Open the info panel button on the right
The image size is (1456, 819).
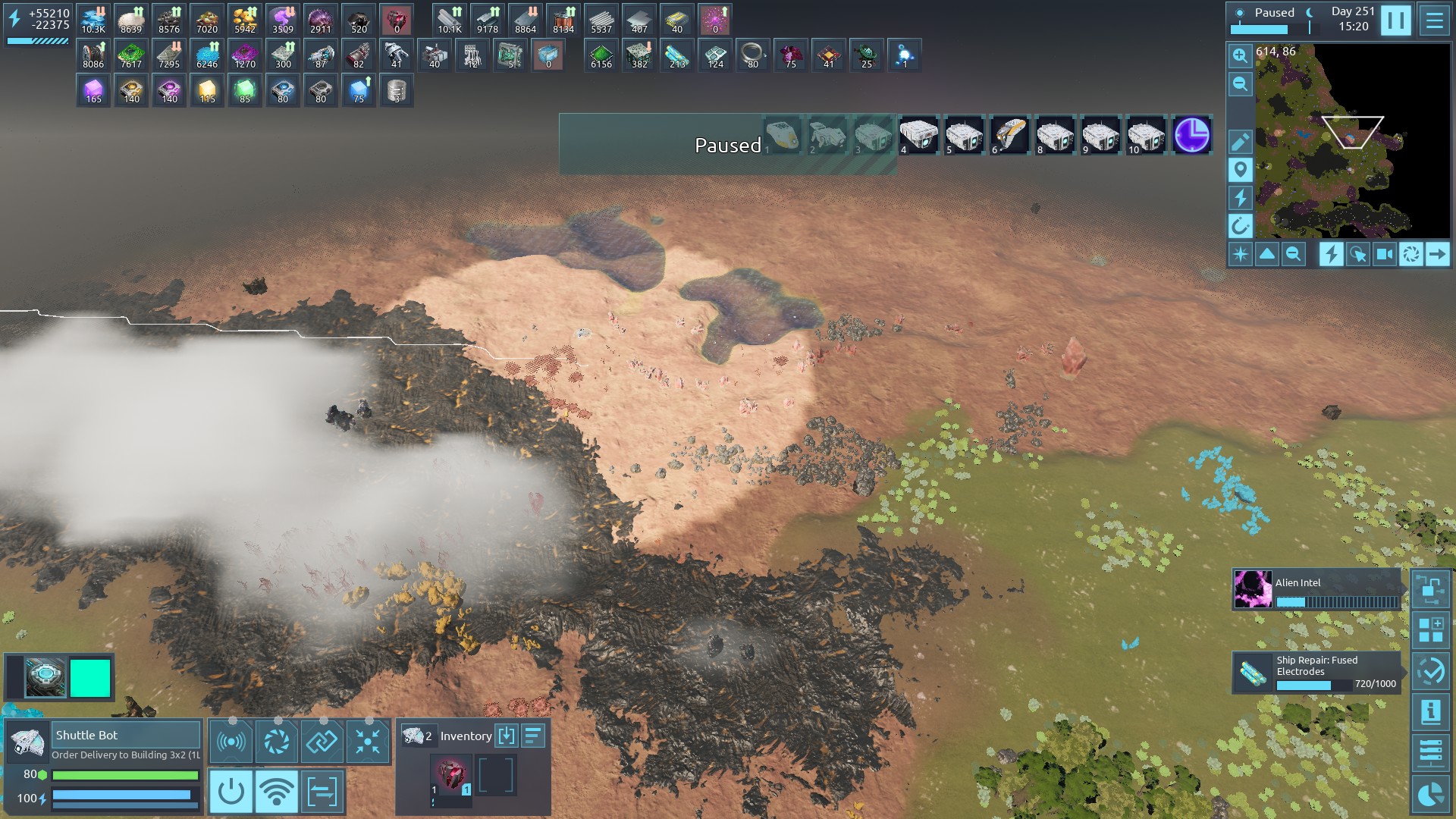pos(1431,712)
